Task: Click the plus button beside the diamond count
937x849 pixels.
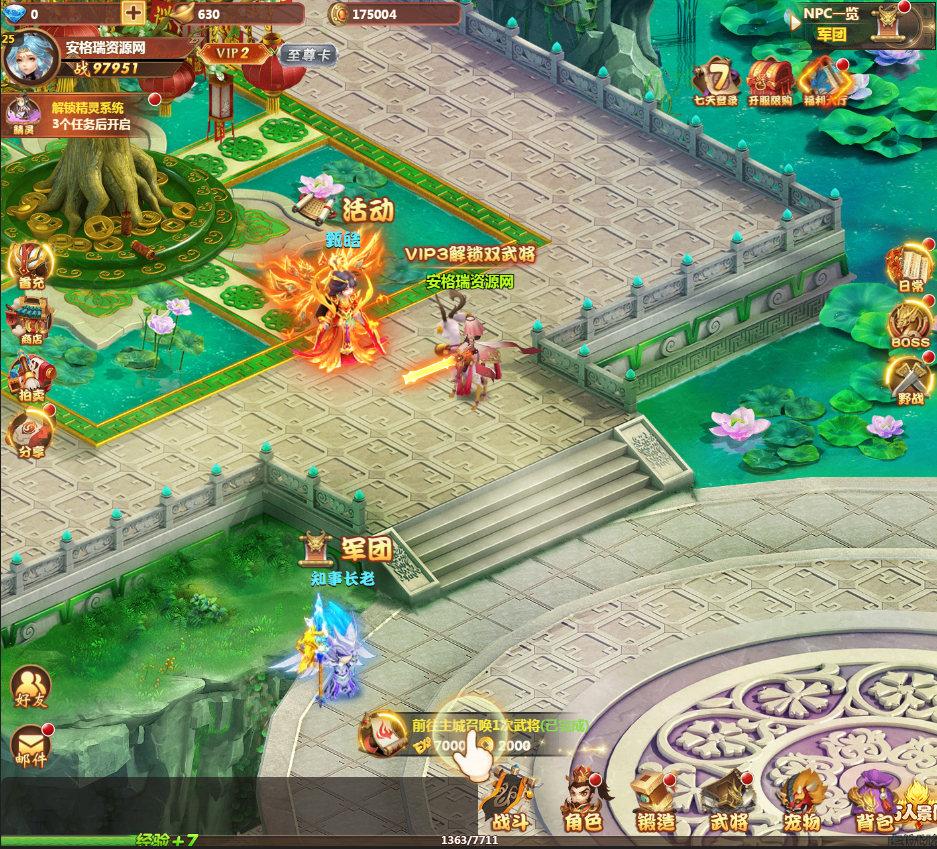Action: tap(133, 13)
